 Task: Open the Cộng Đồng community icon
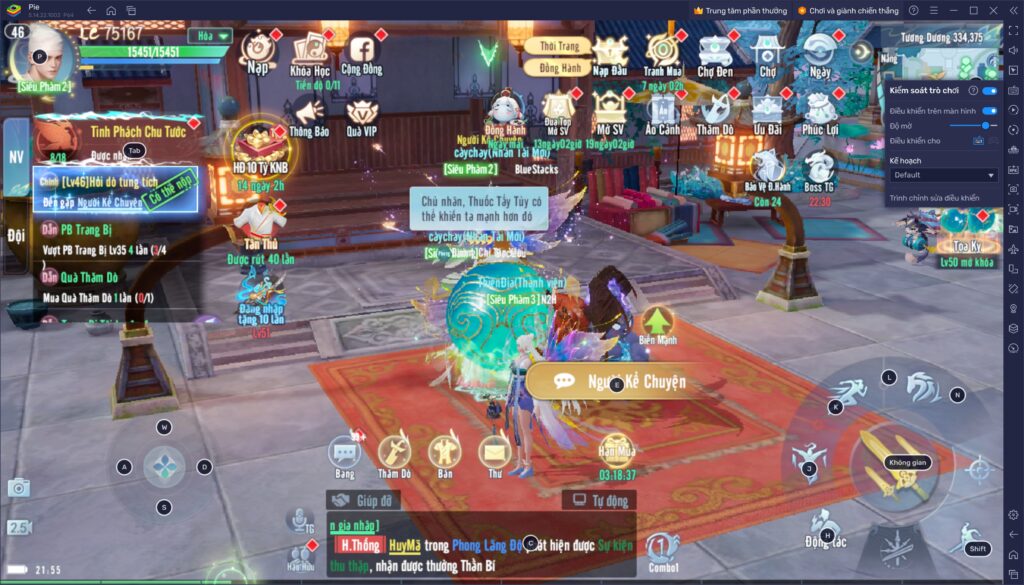pos(361,52)
